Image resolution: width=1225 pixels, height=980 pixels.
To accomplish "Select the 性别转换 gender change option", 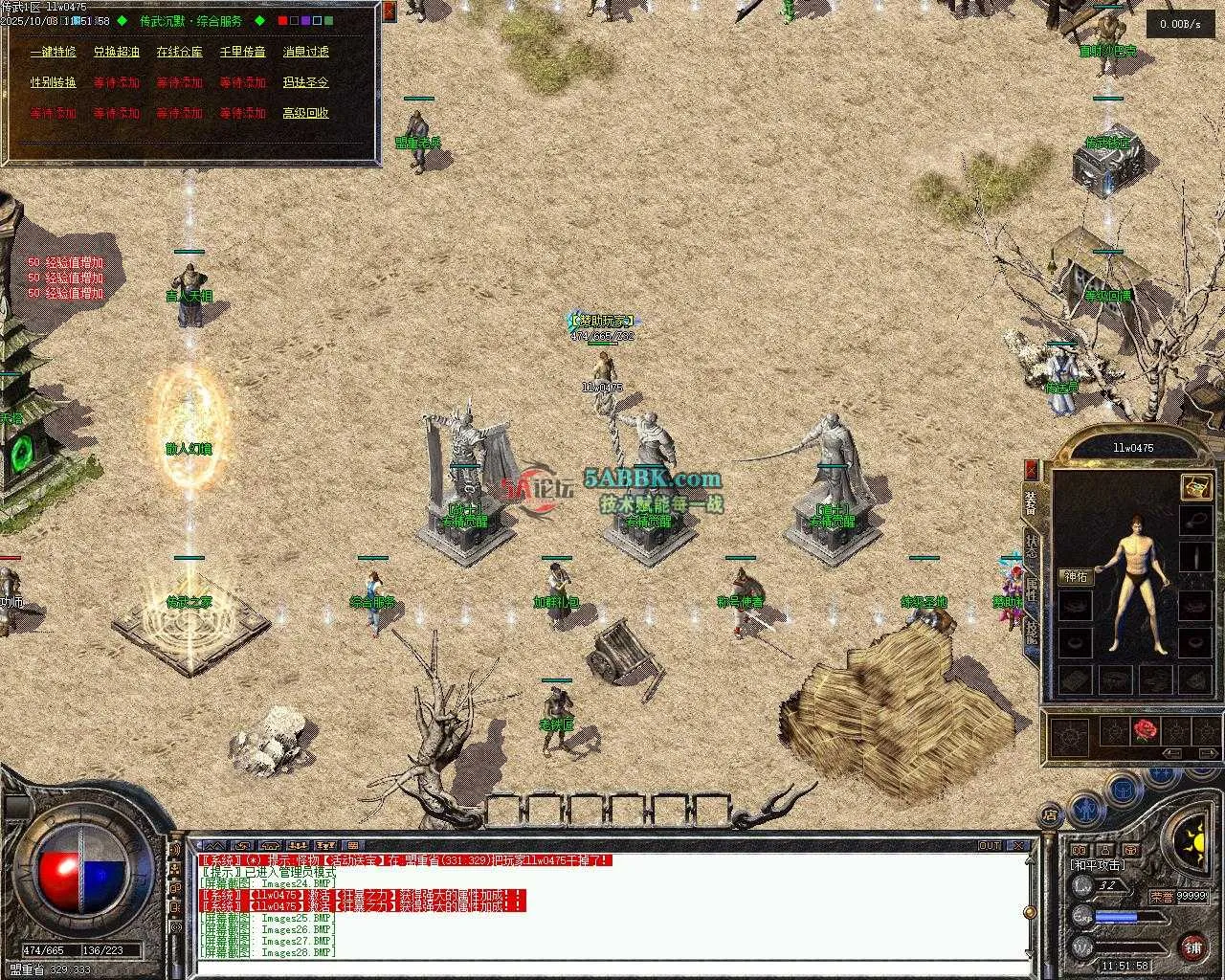I will point(53,82).
